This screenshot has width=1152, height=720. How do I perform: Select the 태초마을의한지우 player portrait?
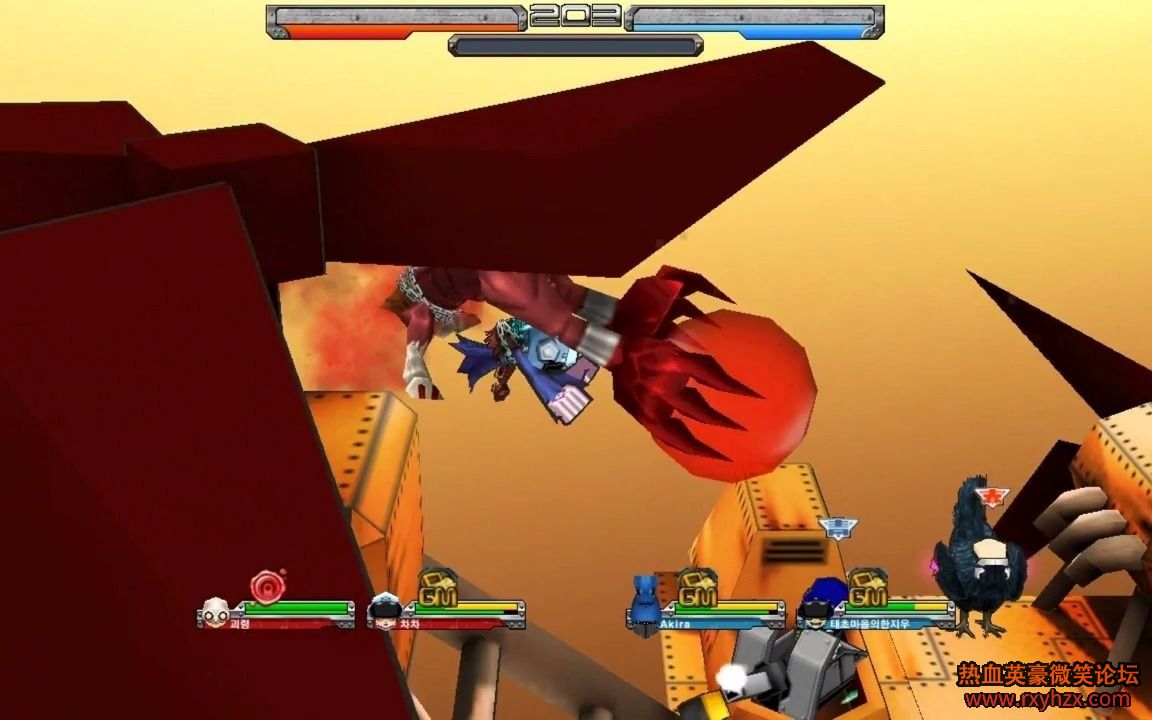click(x=816, y=606)
